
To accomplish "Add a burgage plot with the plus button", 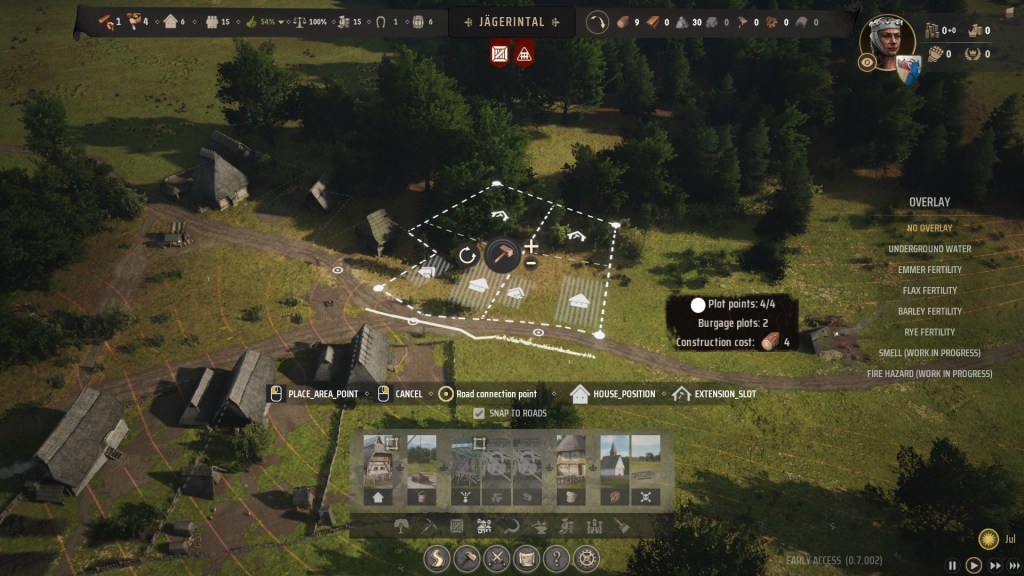I will click(x=531, y=246).
